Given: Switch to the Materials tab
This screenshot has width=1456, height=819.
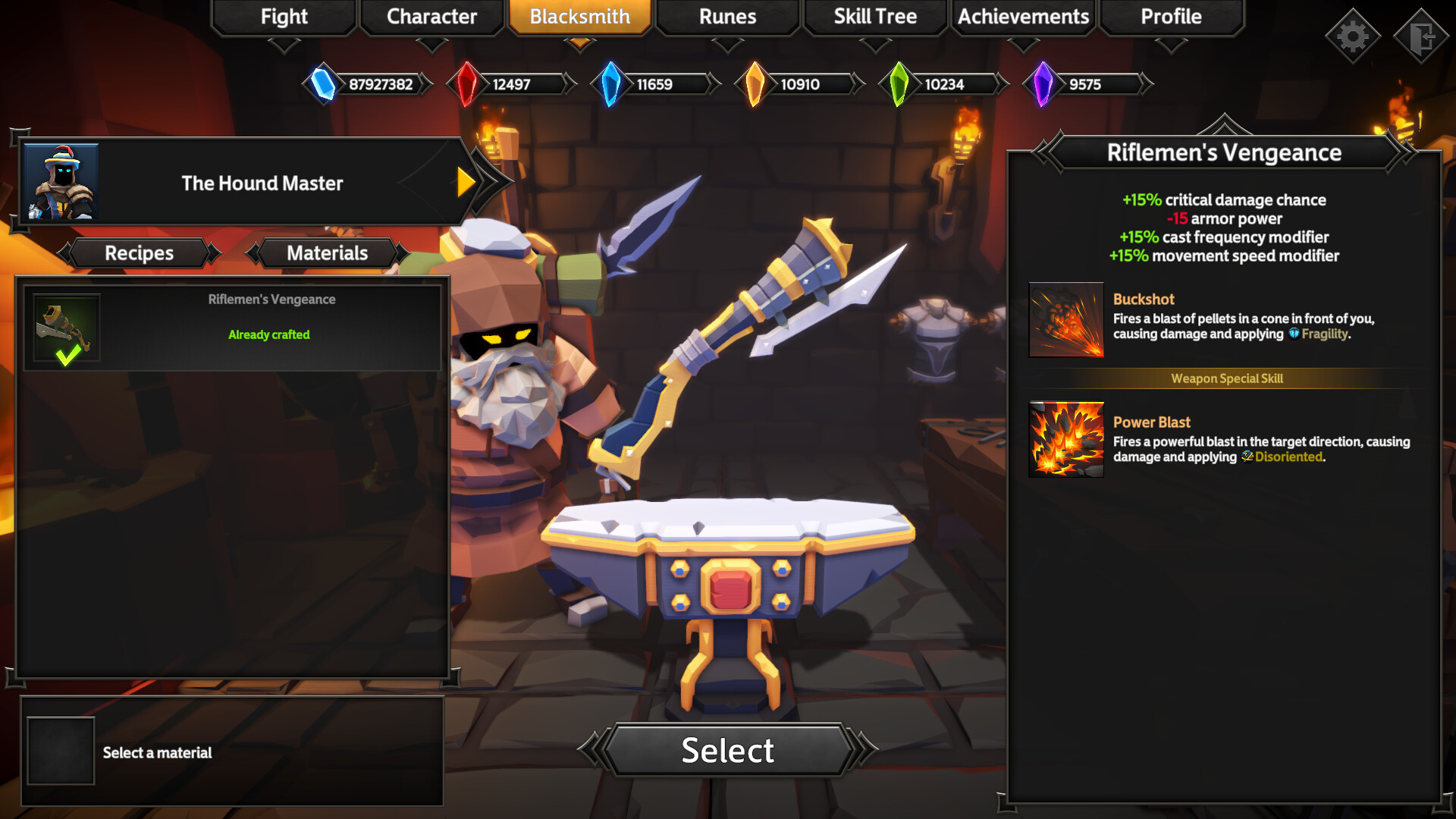Looking at the screenshot, I should coord(326,253).
